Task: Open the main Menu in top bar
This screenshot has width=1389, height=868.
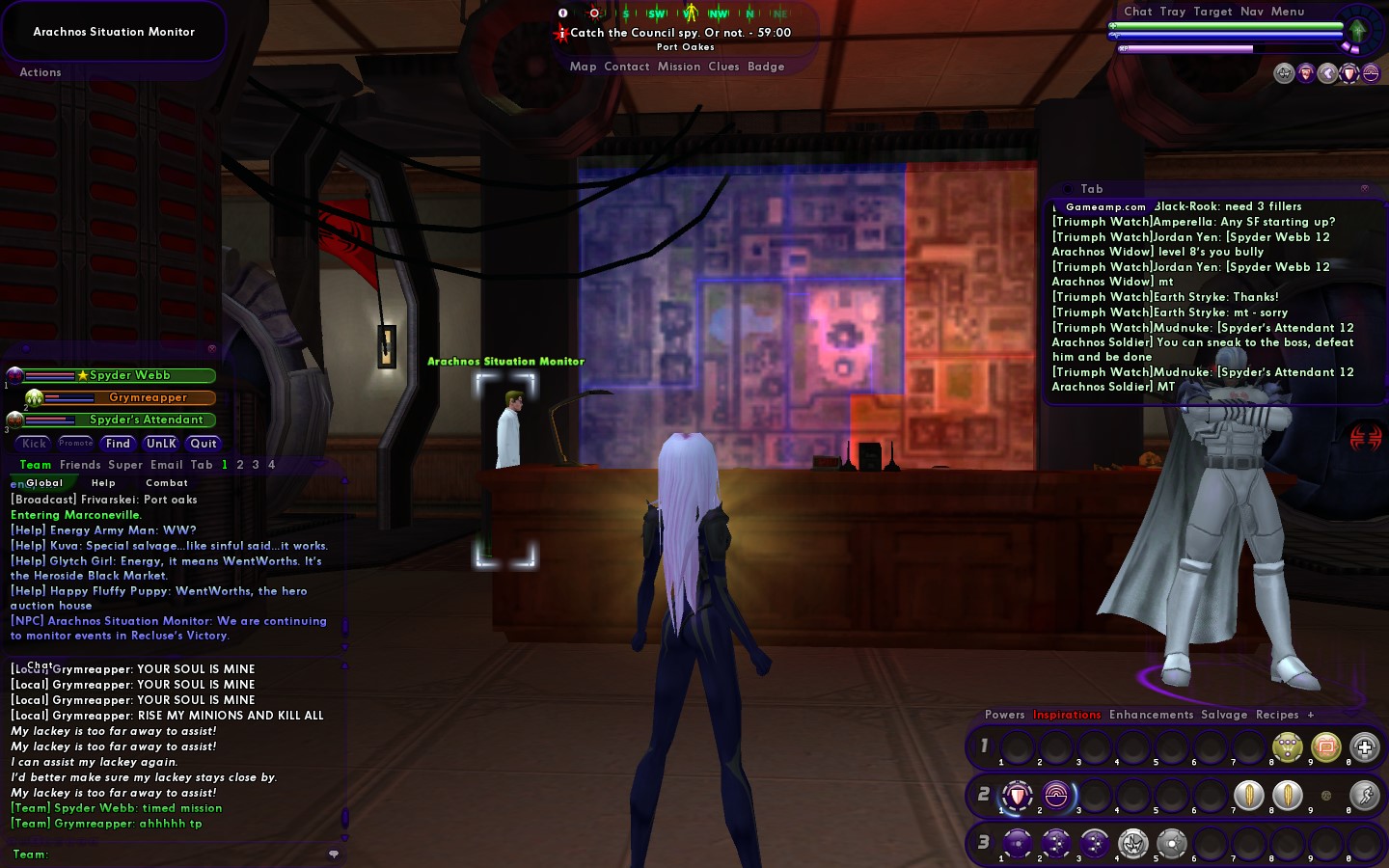Action: [1287, 12]
